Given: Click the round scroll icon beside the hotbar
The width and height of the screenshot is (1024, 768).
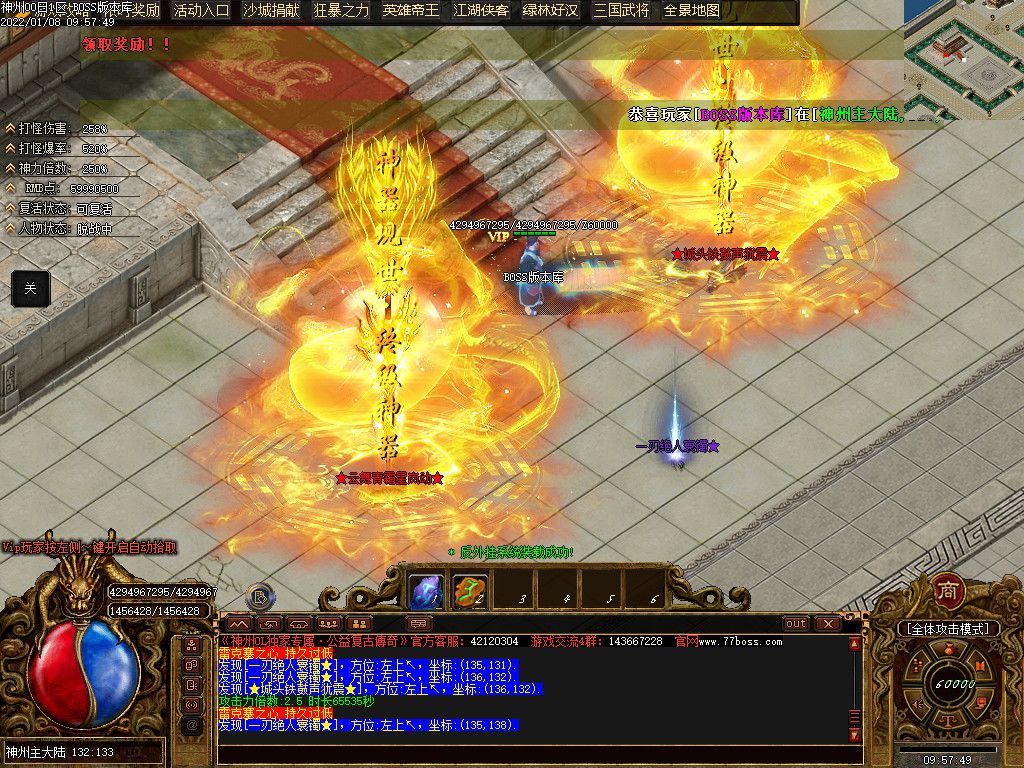Looking at the screenshot, I should point(259,597).
